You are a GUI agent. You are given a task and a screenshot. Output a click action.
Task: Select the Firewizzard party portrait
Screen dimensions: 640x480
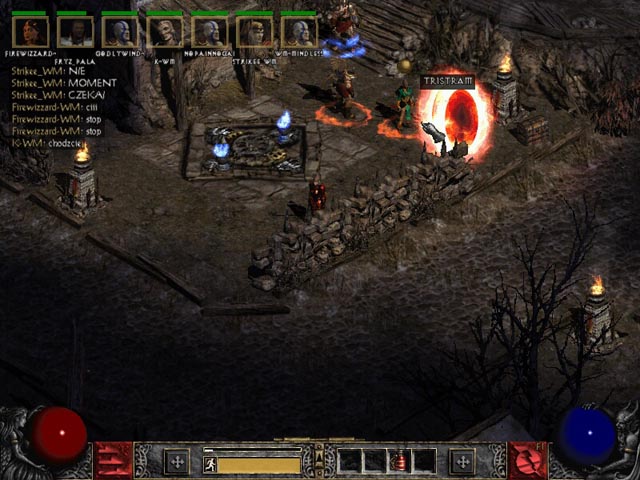pyautogui.click(x=30, y=31)
